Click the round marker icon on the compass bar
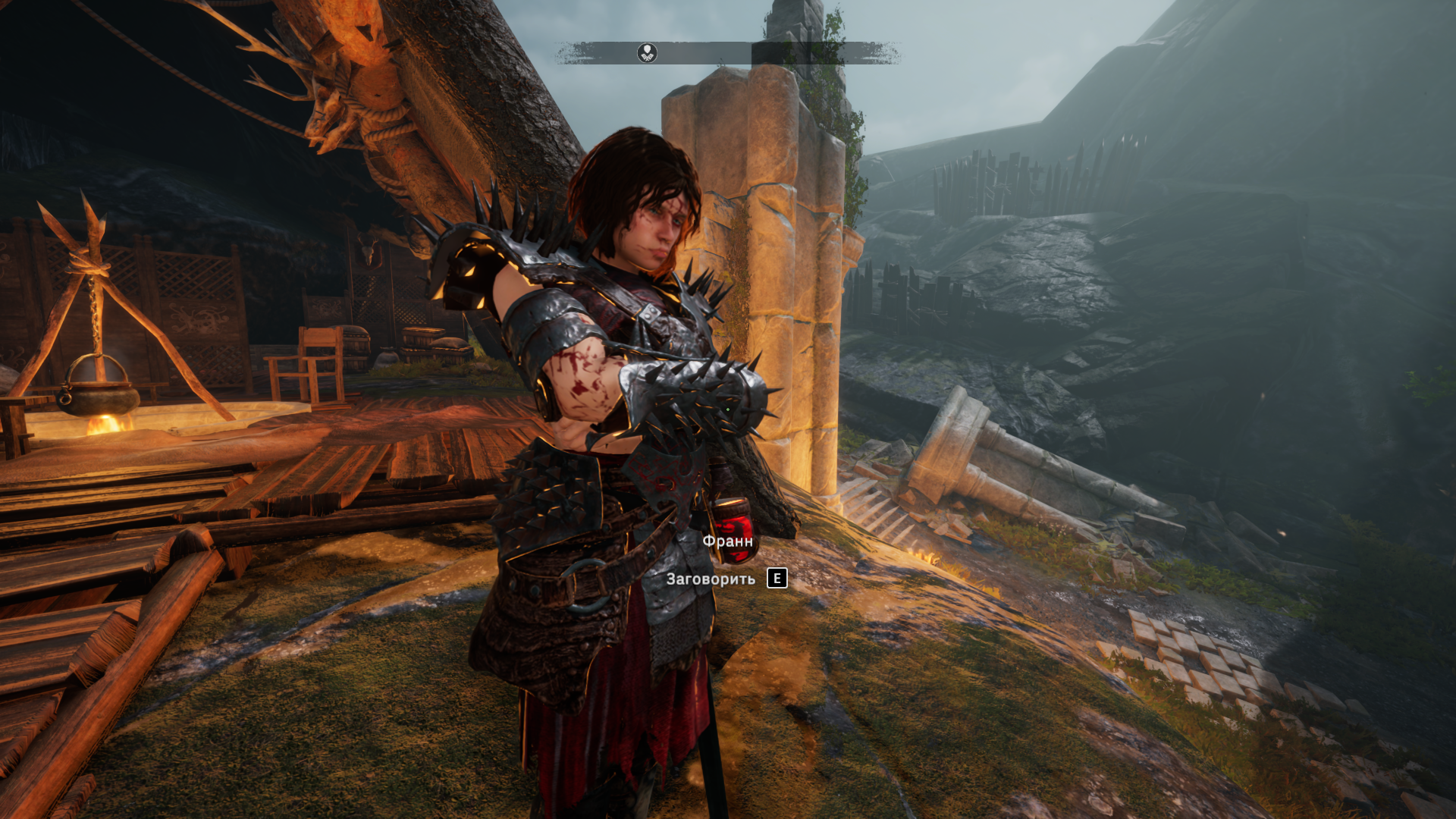Screen dimensions: 1456x819 (647, 52)
